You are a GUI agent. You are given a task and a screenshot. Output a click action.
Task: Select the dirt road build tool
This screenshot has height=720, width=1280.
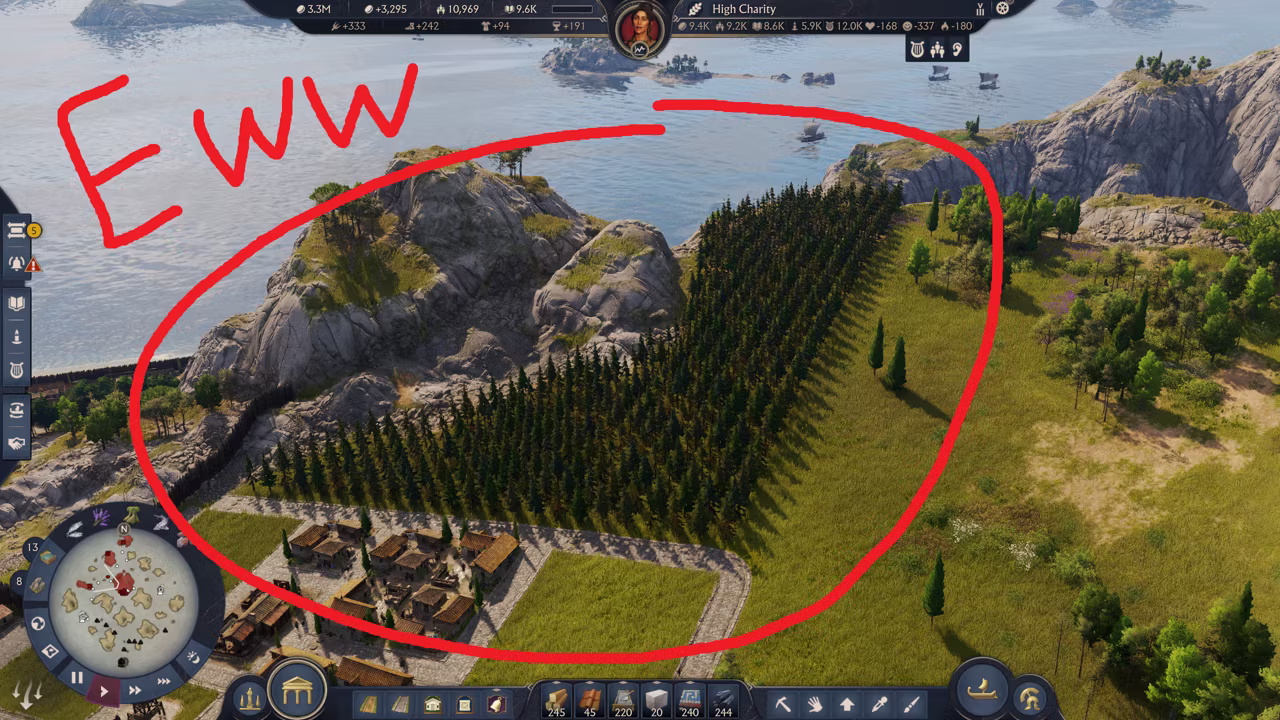pyautogui.click(x=369, y=703)
